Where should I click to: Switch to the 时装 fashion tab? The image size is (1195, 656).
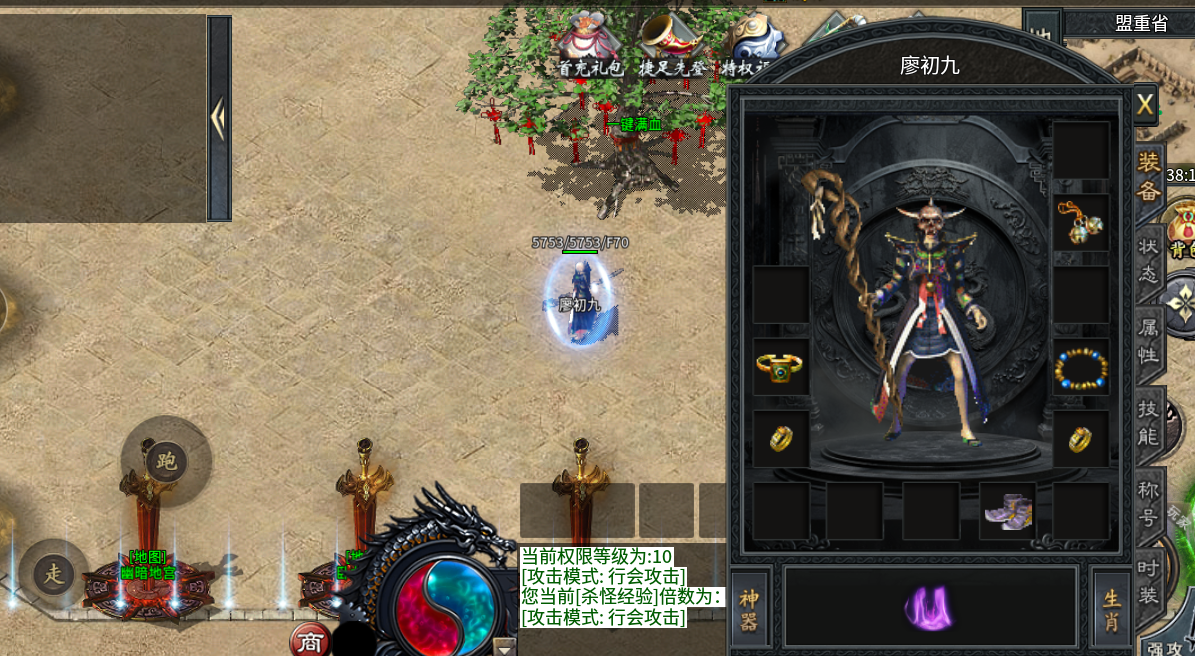(1148, 581)
